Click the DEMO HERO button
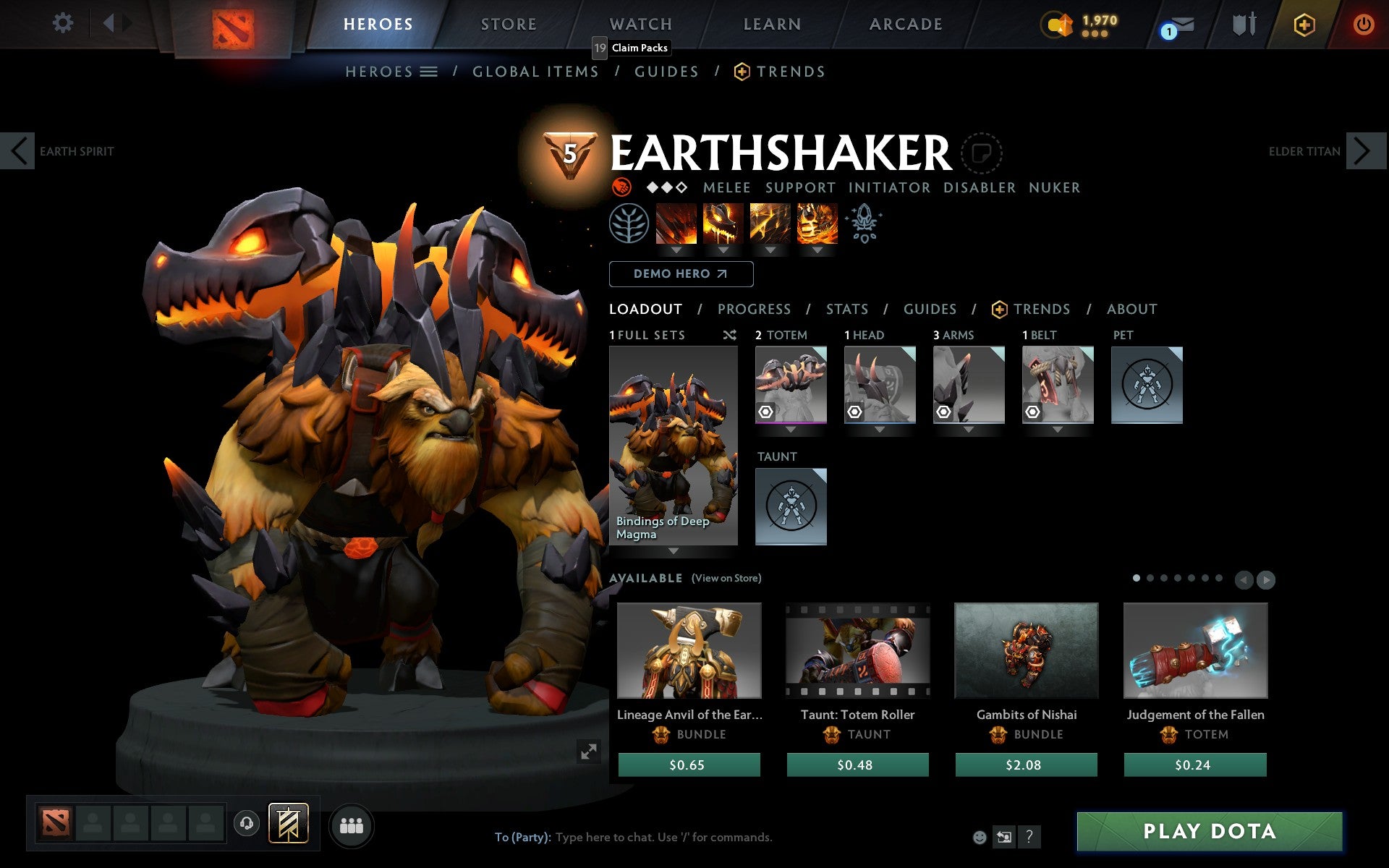The height and width of the screenshot is (868, 1389). click(681, 274)
